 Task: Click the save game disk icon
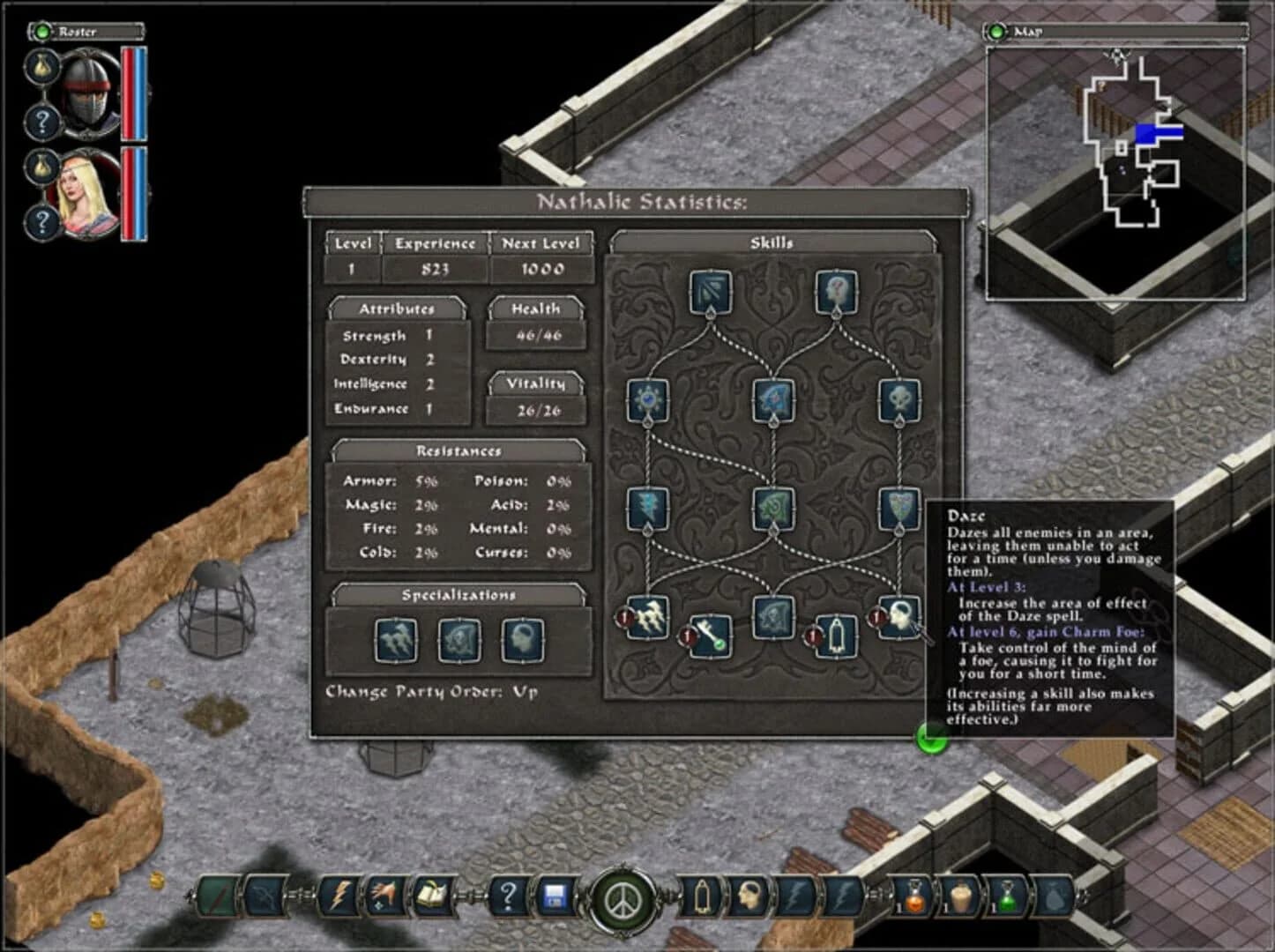556,895
